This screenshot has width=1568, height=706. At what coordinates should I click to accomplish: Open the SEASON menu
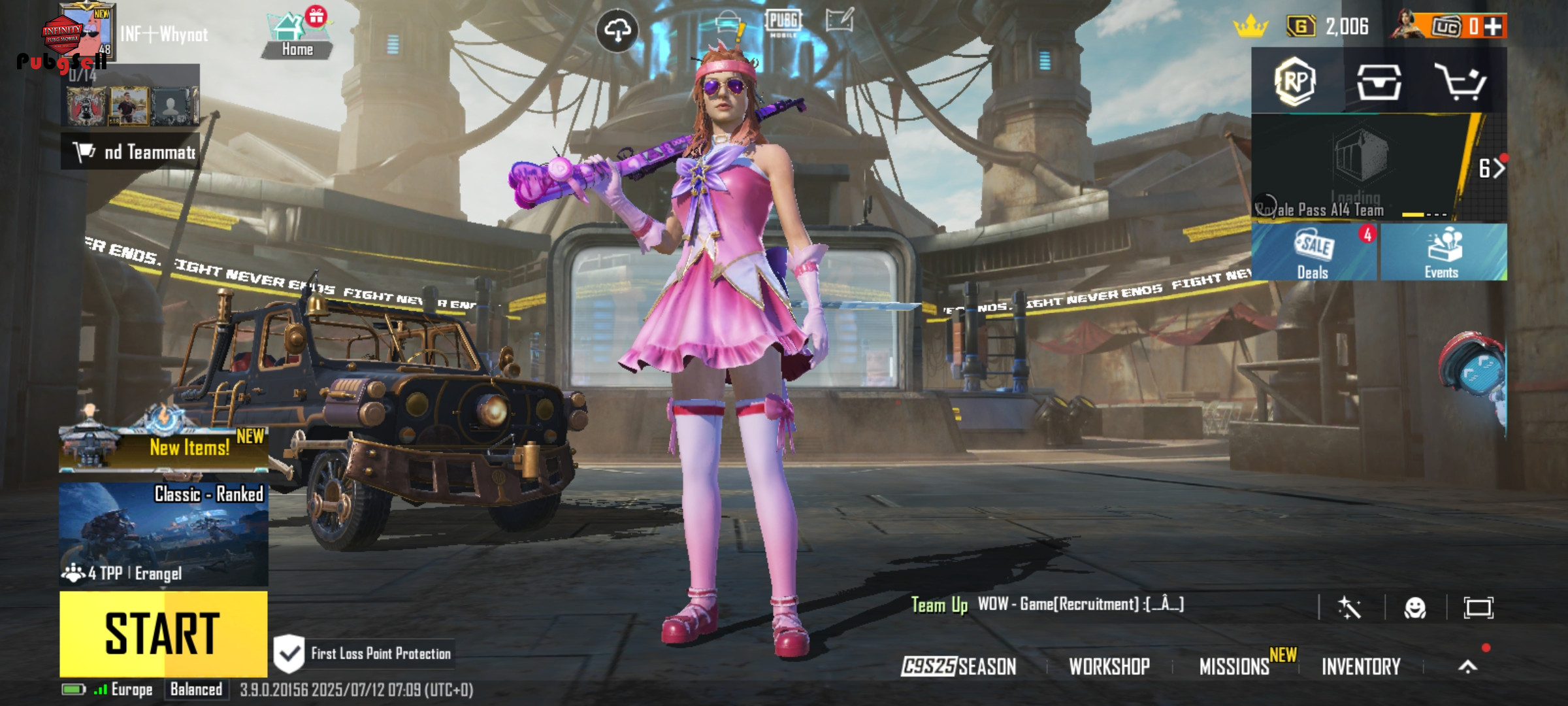[x=958, y=666]
